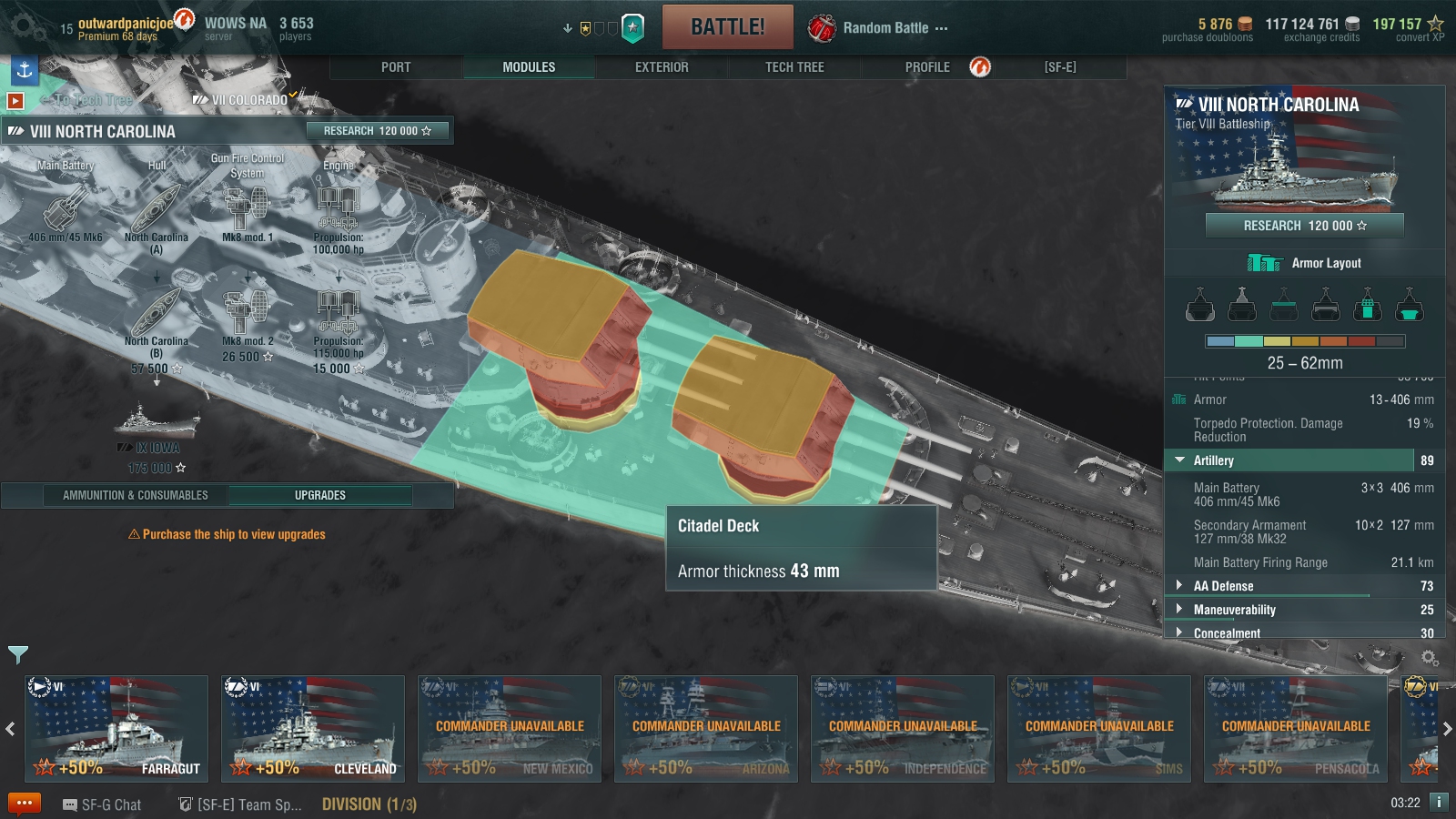Go to the TECH TREE tab
Screen dimensions: 1456x819
[x=794, y=67]
